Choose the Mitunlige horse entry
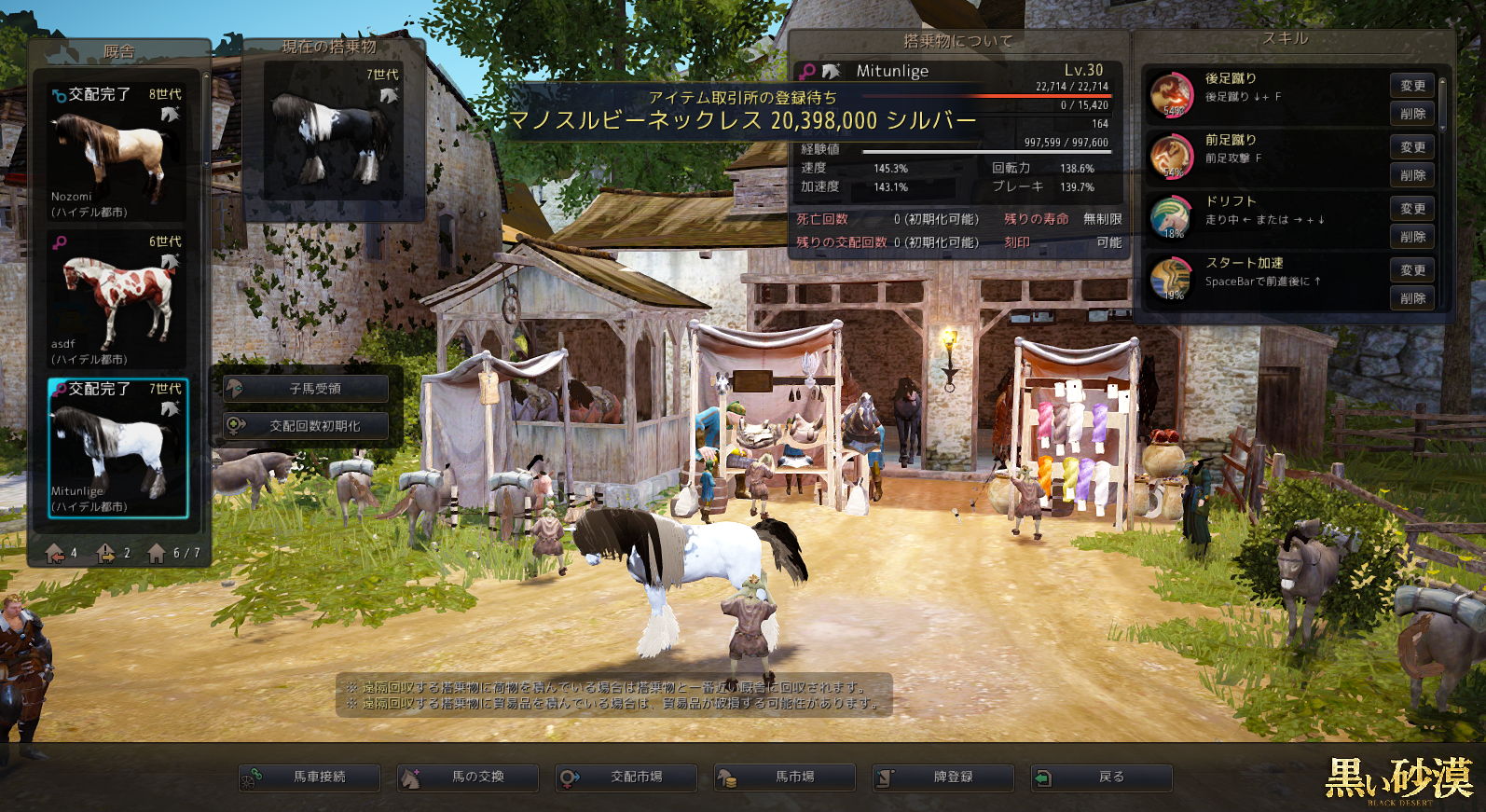This screenshot has width=1486, height=812. (x=117, y=447)
